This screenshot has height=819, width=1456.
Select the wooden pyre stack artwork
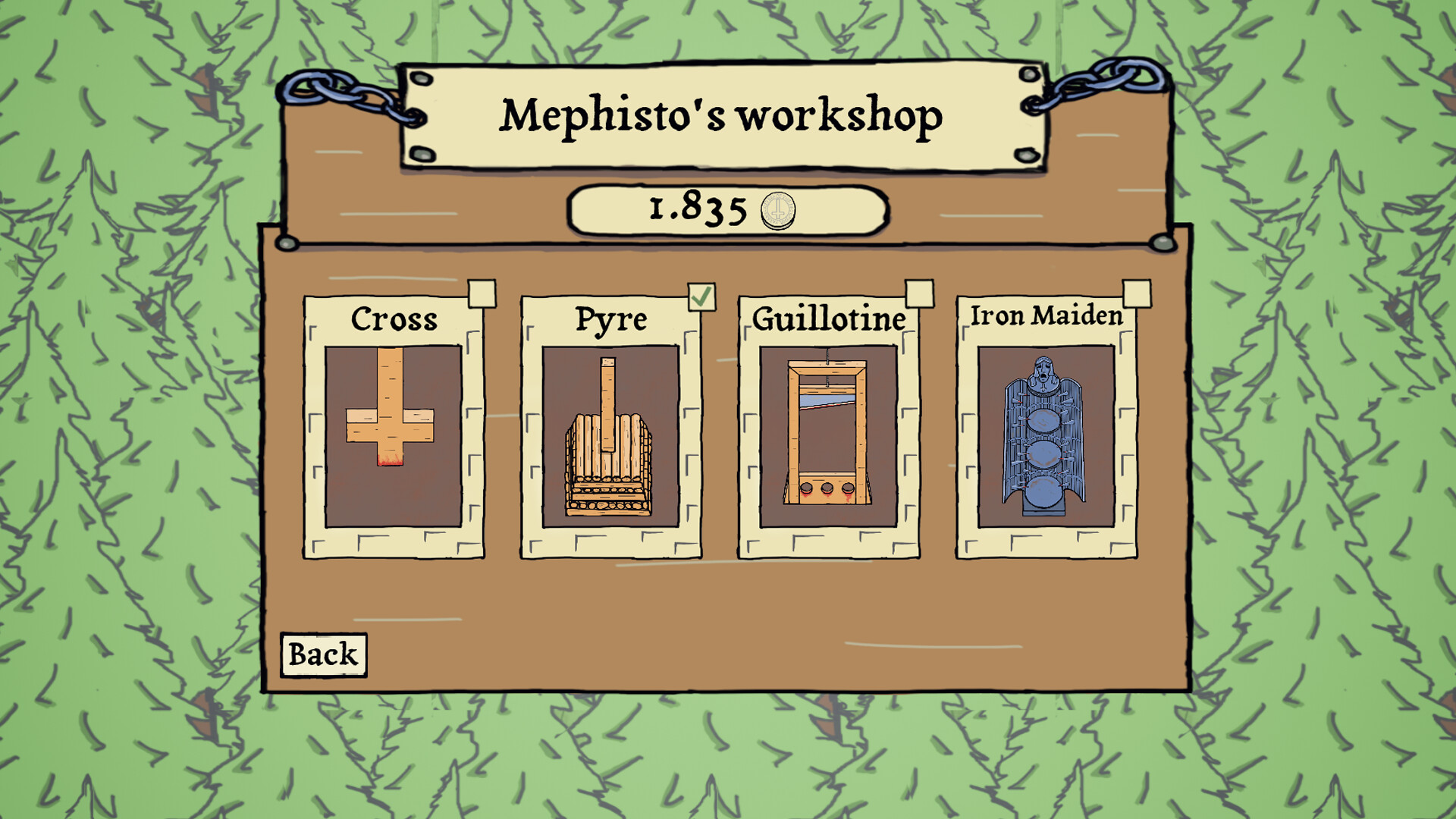coord(609,455)
